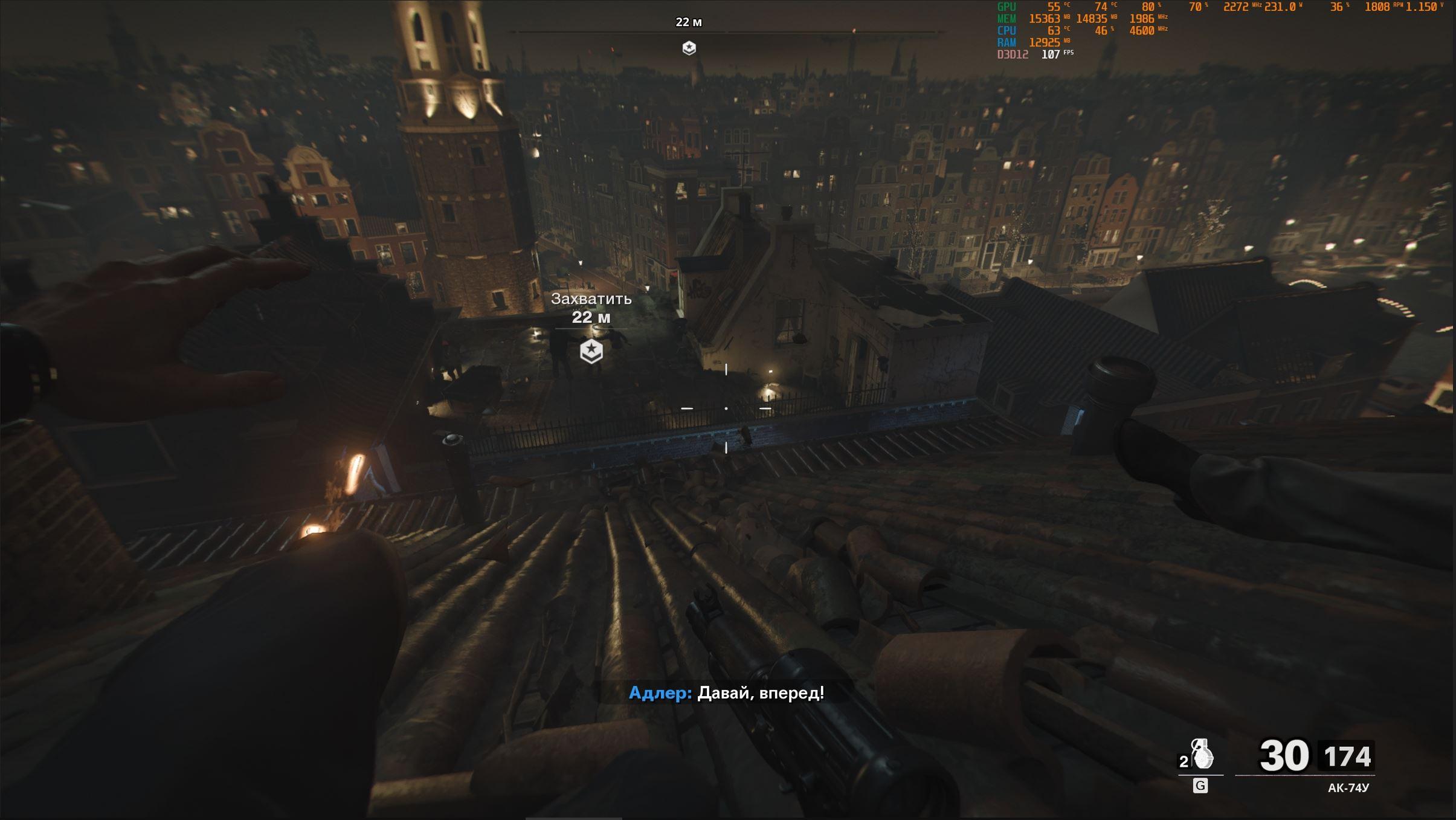The width and height of the screenshot is (1456, 820).
Task: Select the Захватить objective waypoint icon
Action: coord(591,352)
